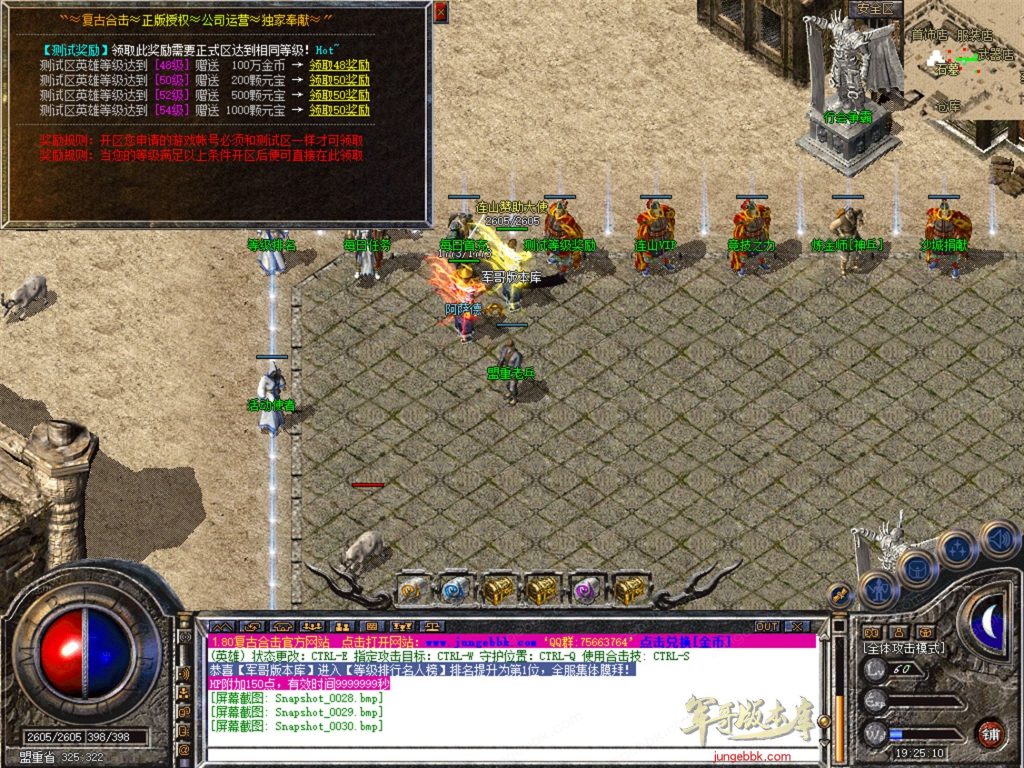The height and width of the screenshot is (768, 1024).
Task: Claim the level 48 reward link
Action: (339, 65)
